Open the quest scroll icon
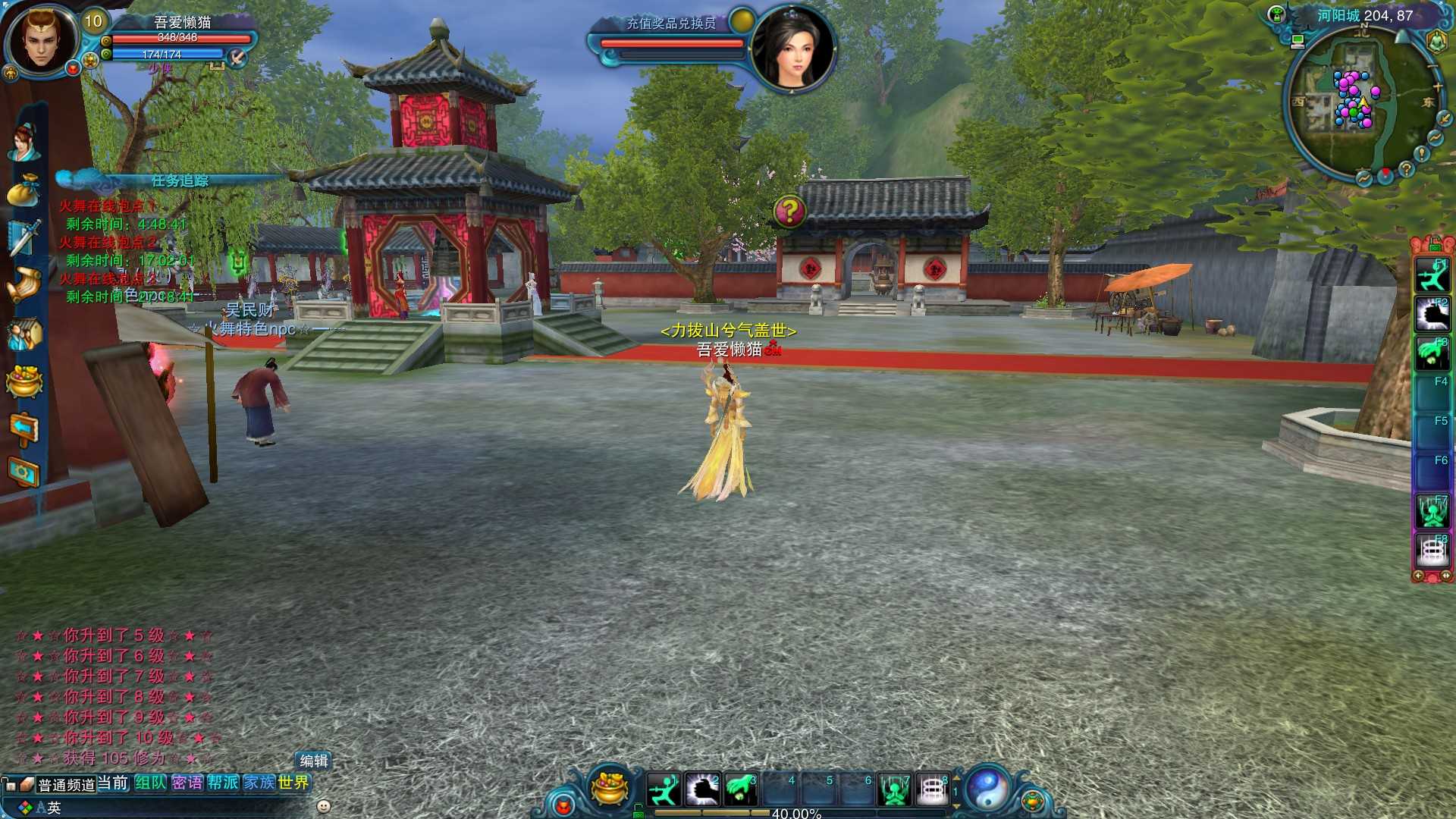Screen dimensions: 1456x819 (24, 284)
